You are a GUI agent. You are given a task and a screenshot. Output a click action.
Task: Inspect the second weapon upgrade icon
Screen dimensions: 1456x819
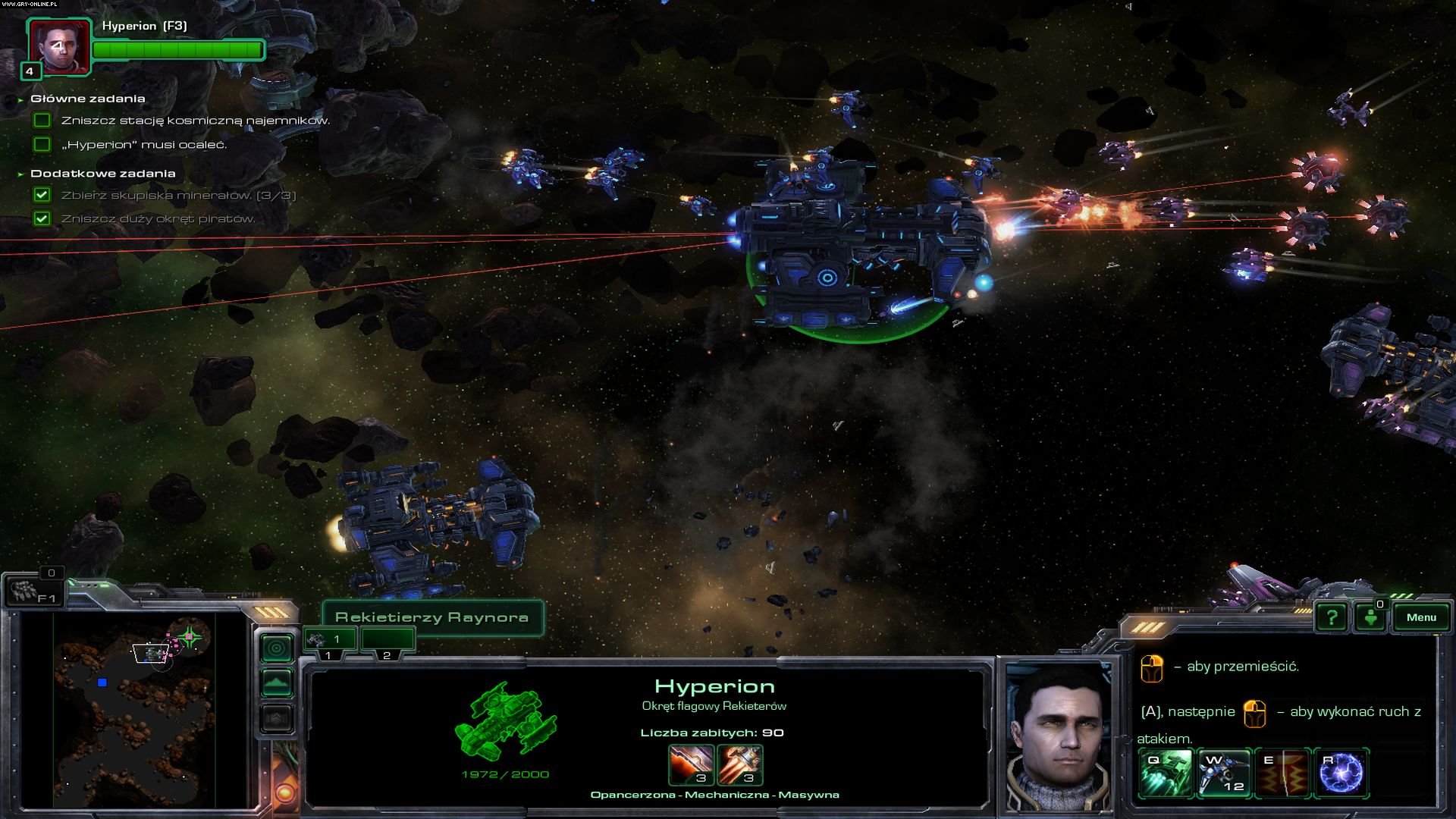click(x=739, y=764)
